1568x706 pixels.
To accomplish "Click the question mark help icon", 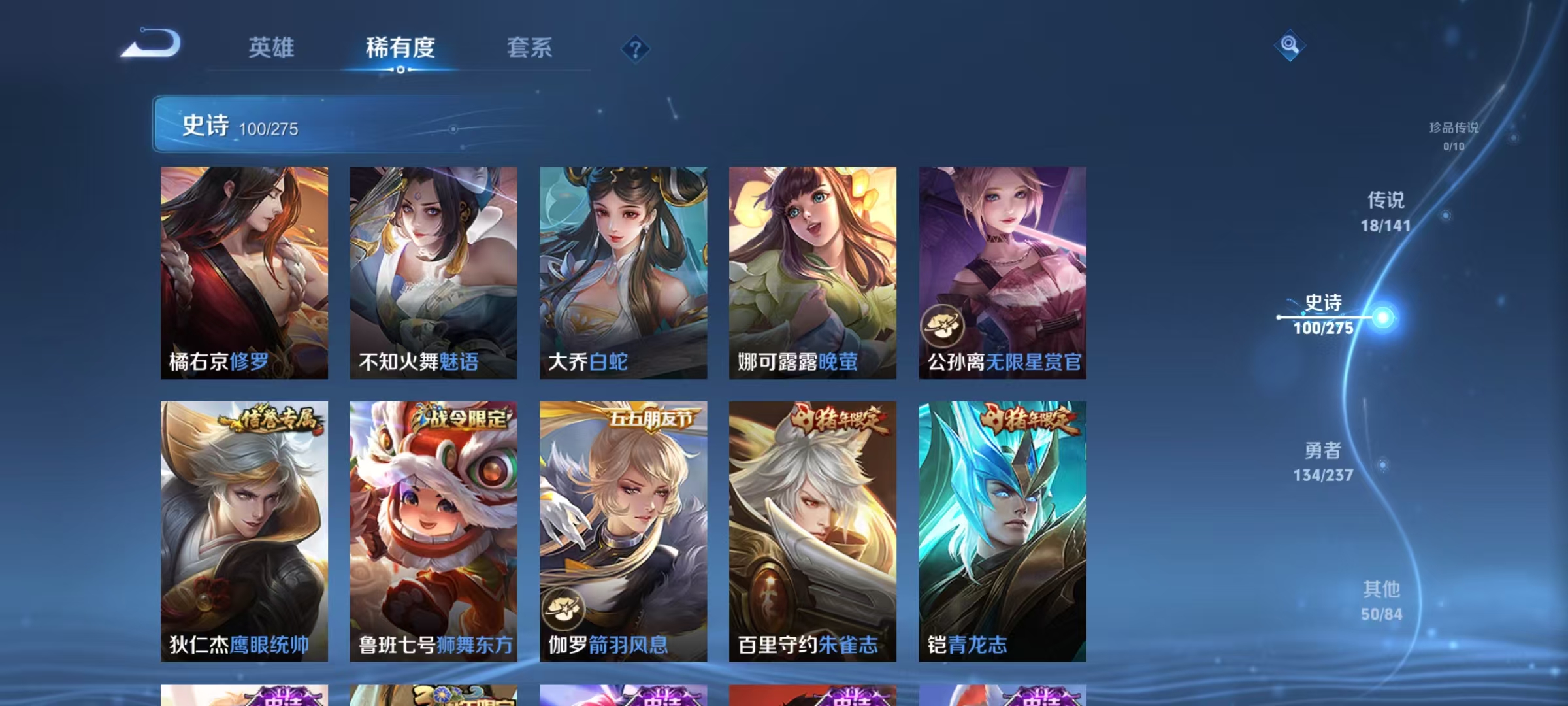I will coord(636,50).
